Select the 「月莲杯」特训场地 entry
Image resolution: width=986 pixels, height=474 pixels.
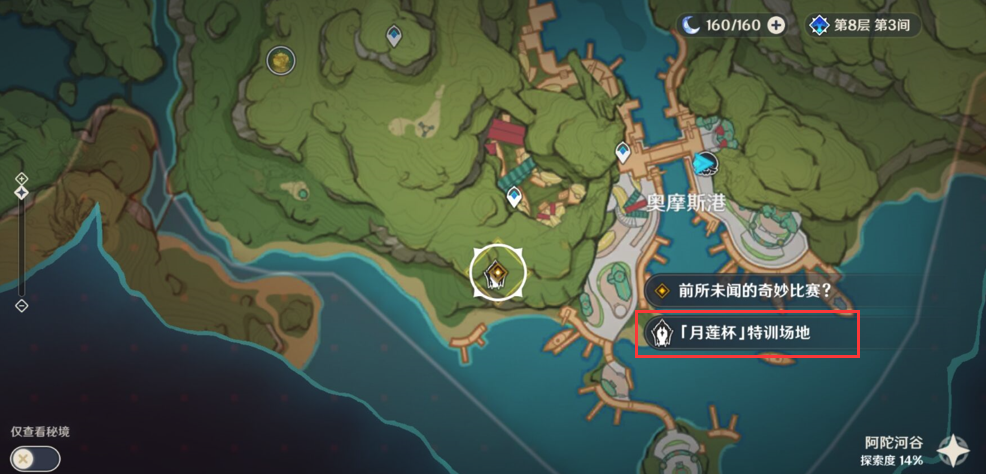(x=747, y=333)
